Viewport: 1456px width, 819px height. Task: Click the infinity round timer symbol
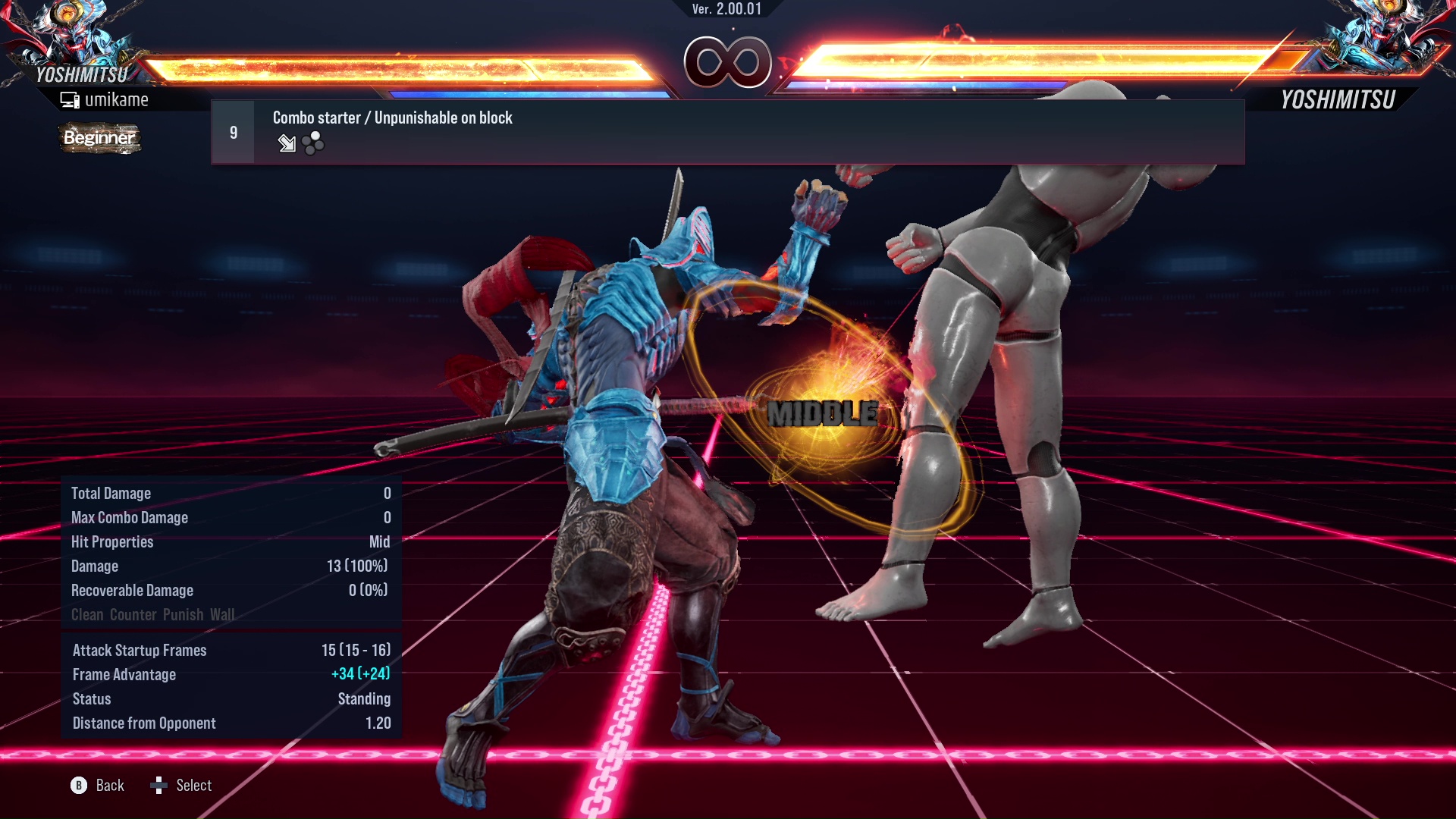(x=726, y=62)
